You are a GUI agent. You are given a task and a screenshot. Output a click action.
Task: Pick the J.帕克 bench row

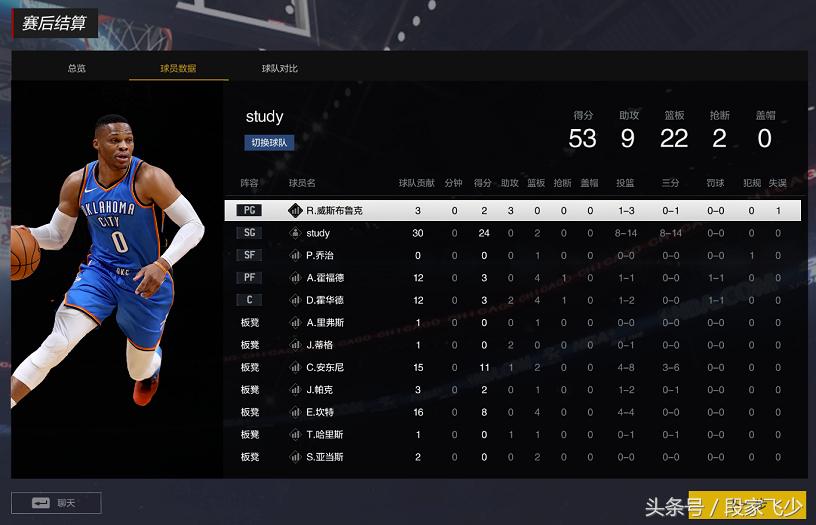click(320, 390)
